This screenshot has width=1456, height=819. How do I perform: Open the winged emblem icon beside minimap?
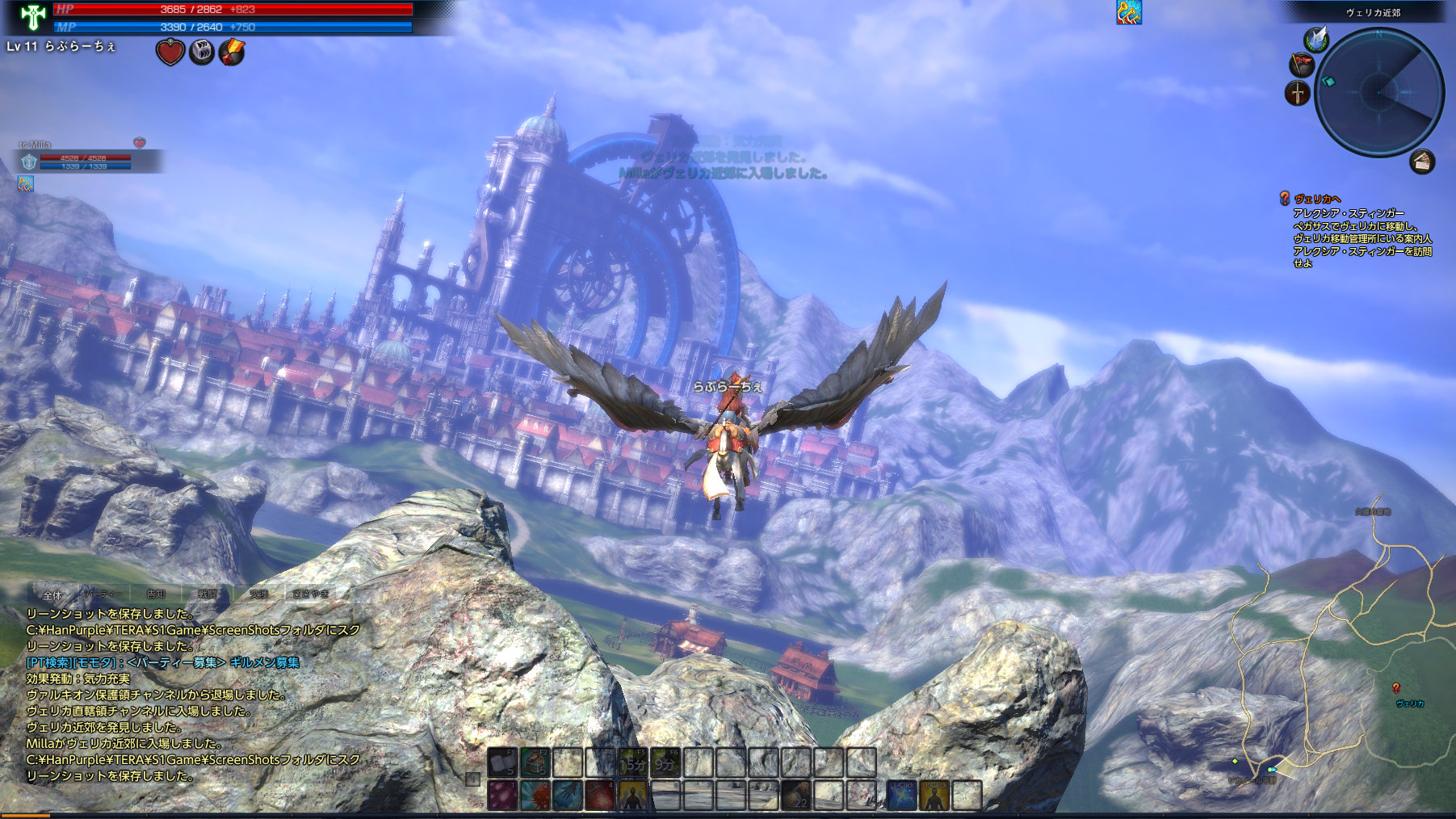click(x=1316, y=38)
